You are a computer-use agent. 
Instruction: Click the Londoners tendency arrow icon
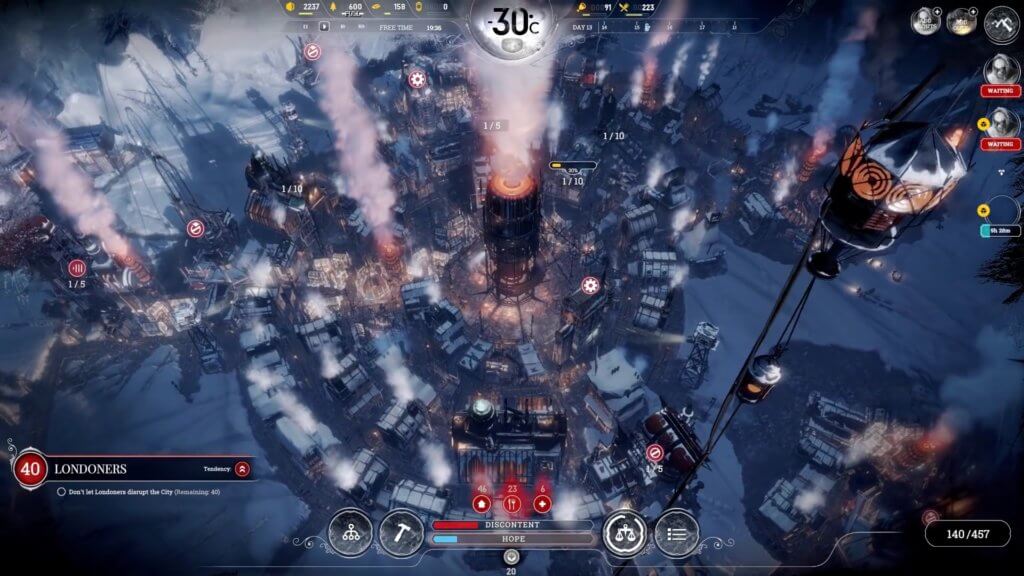242,468
